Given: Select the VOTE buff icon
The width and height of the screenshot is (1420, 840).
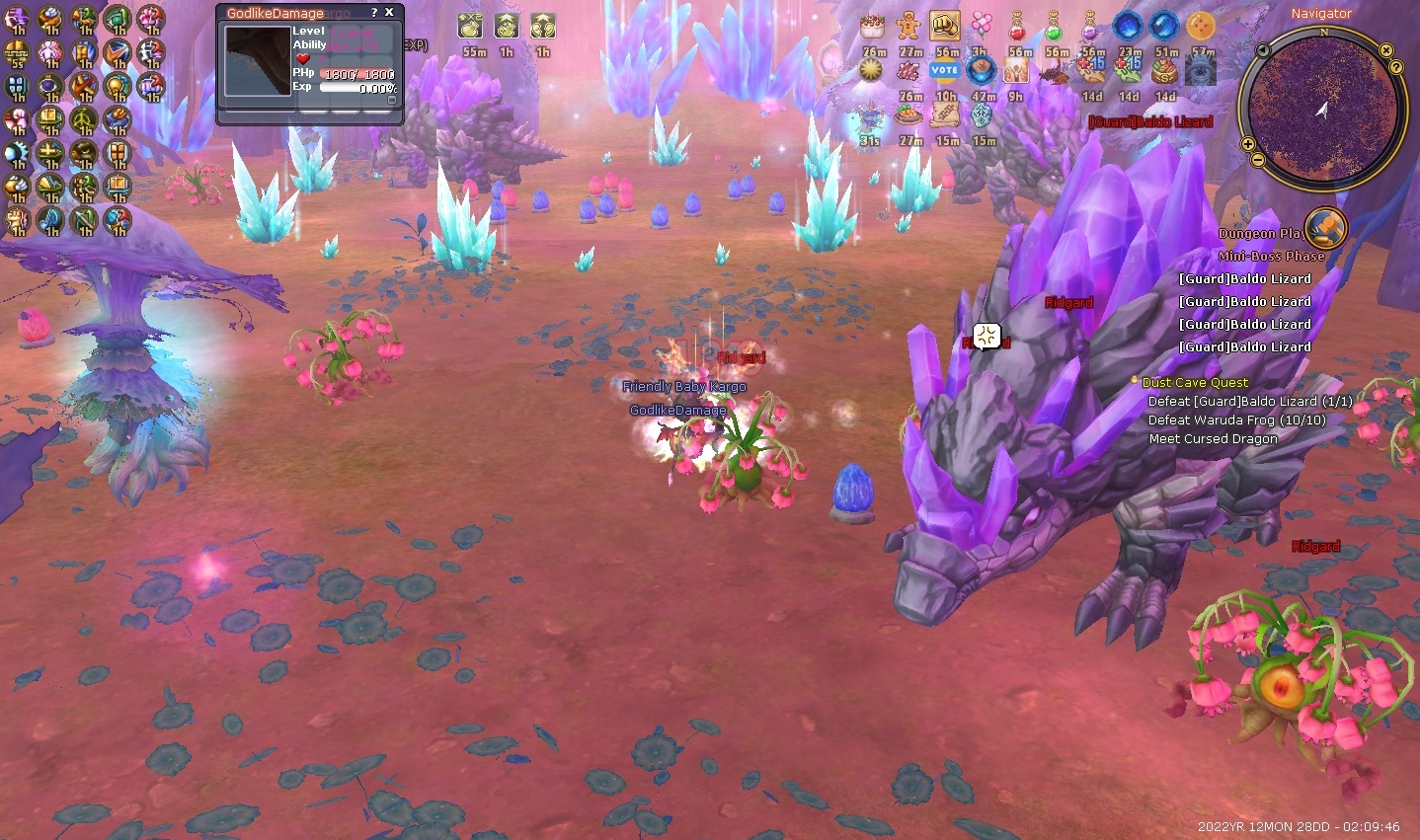Looking at the screenshot, I should pos(945,70).
